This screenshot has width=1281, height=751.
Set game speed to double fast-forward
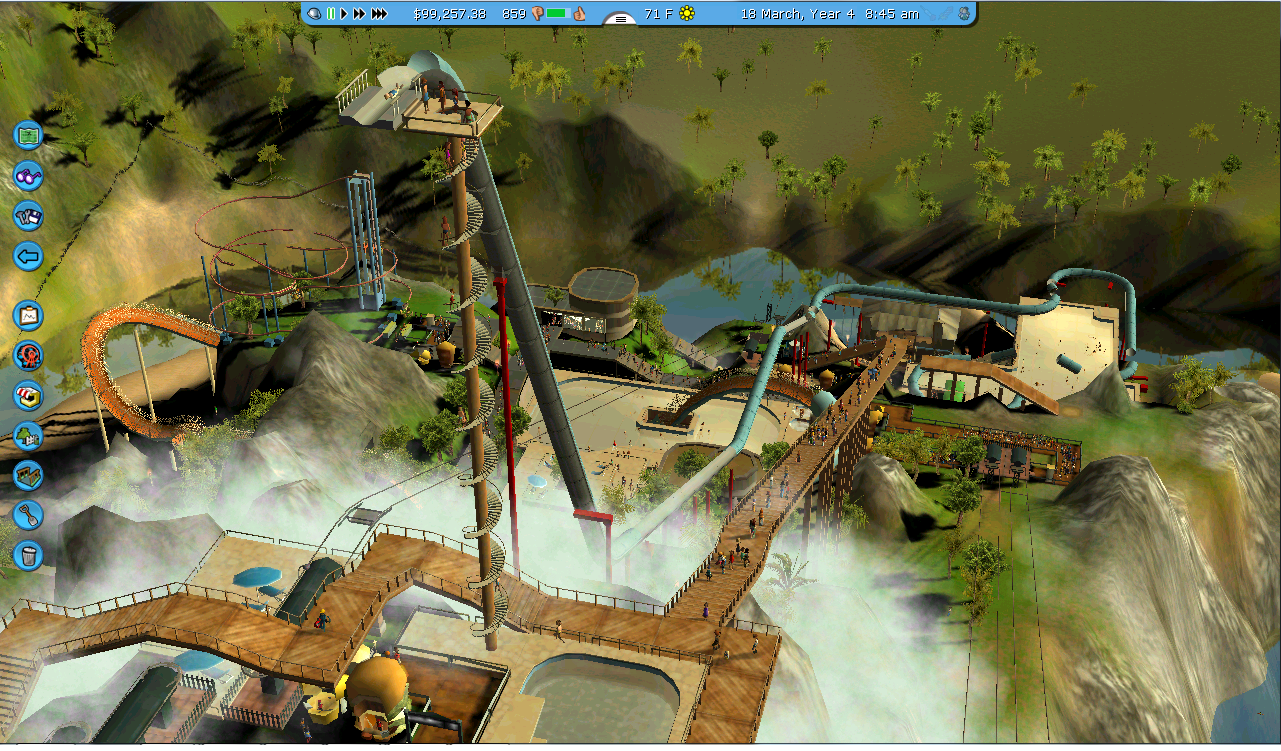pyautogui.click(x=359, y=14)
